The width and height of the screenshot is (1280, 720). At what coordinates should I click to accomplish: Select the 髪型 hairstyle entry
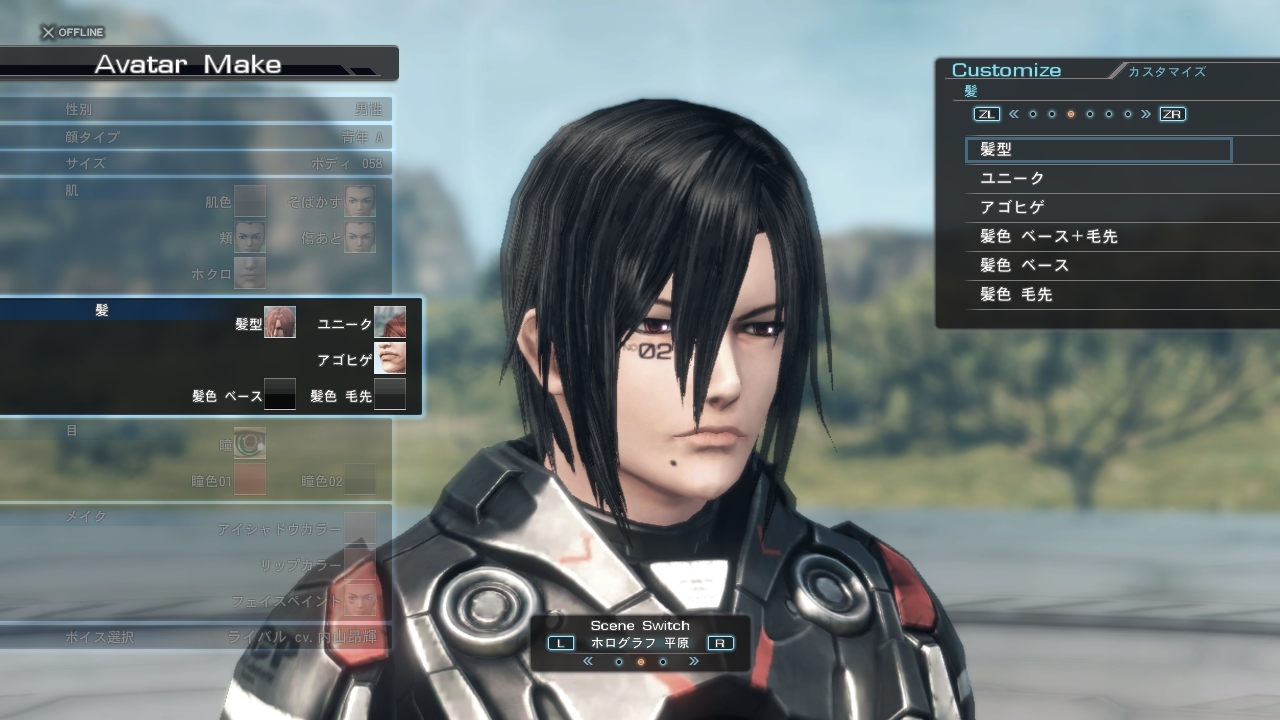[x=1097, y=150]
